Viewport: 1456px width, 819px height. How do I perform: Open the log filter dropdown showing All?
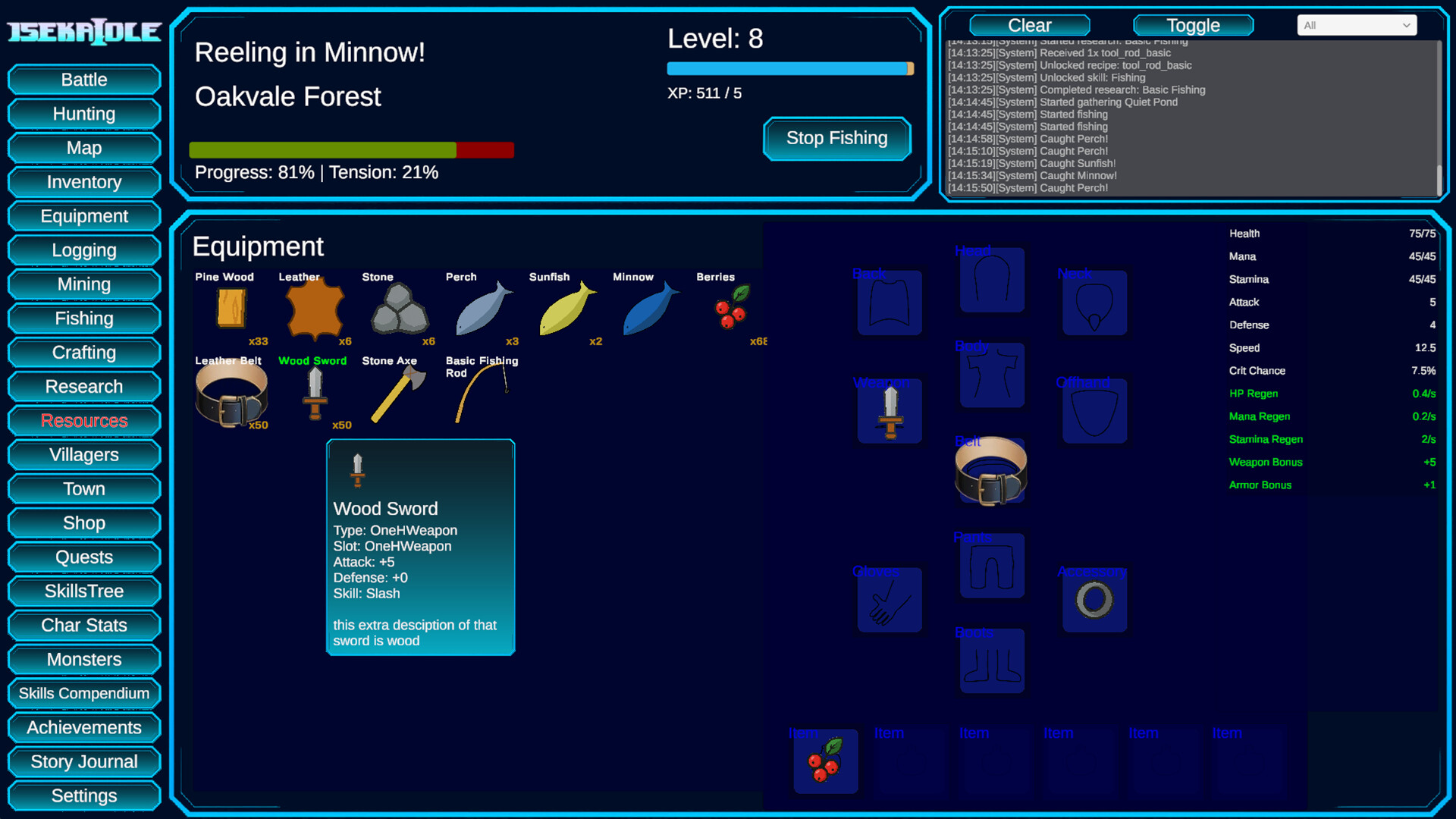(1356, 25)
